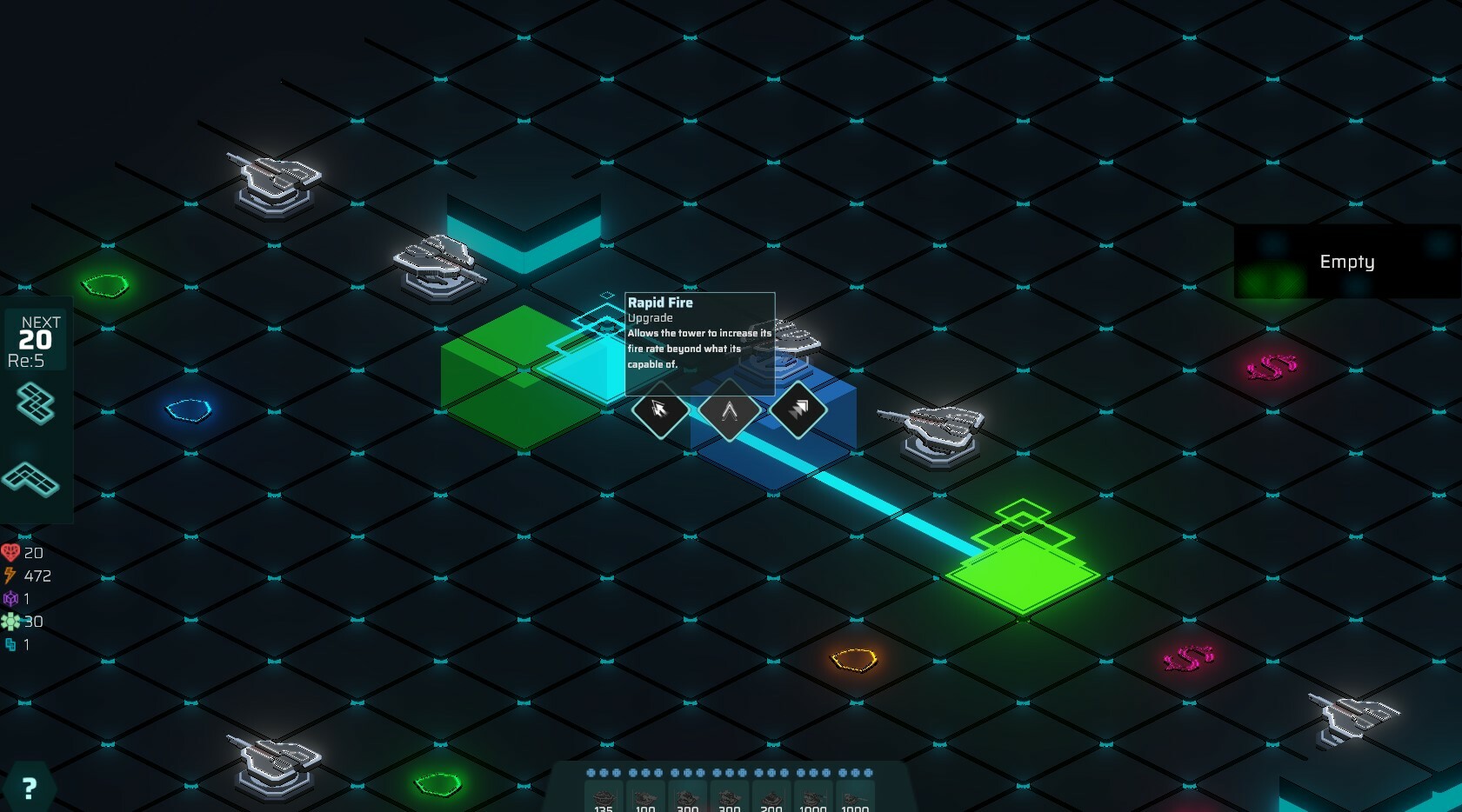Screen dimensions: 1462x812
Task: Click the green gear resource icon
Action: pyautogui.click(x=10, y=621)
